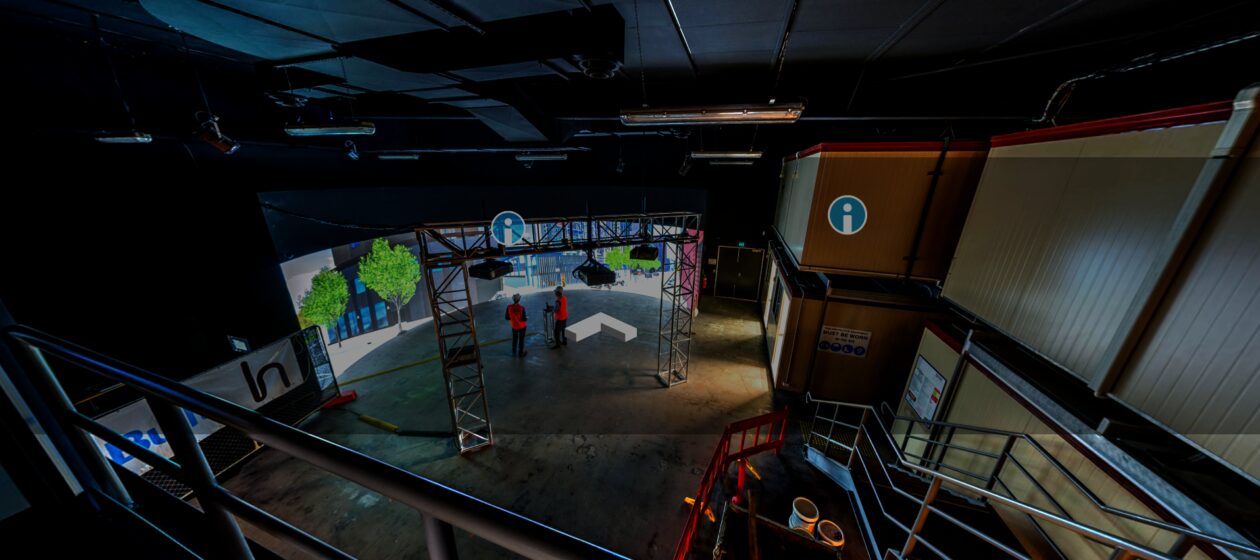Open the info hotspot above the metal truss
The height and width of the screenshot is (560, 1260).
click(508, 228)
